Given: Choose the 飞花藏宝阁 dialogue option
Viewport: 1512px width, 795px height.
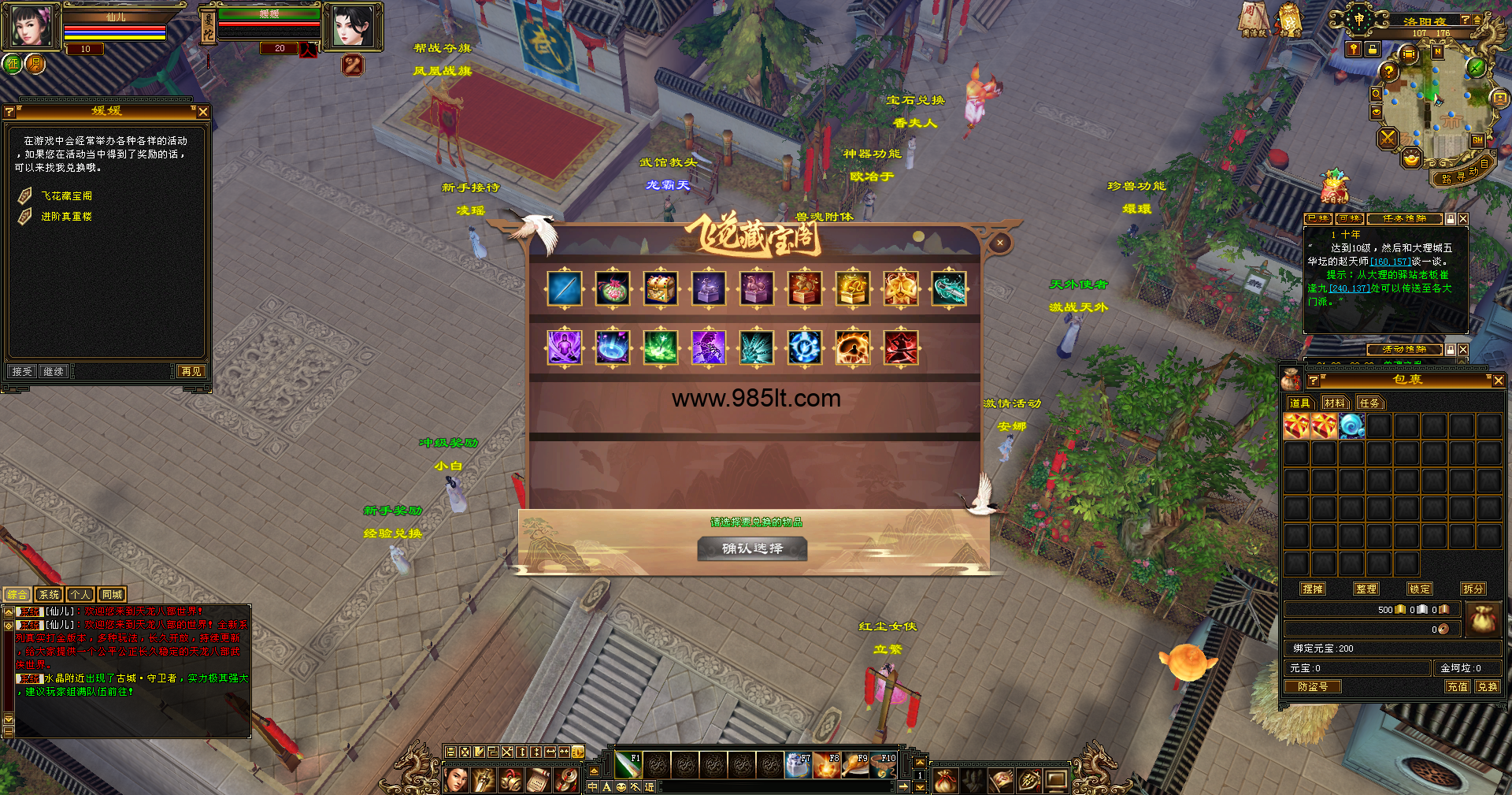Looking at the screenshot, I should [67, 195].
